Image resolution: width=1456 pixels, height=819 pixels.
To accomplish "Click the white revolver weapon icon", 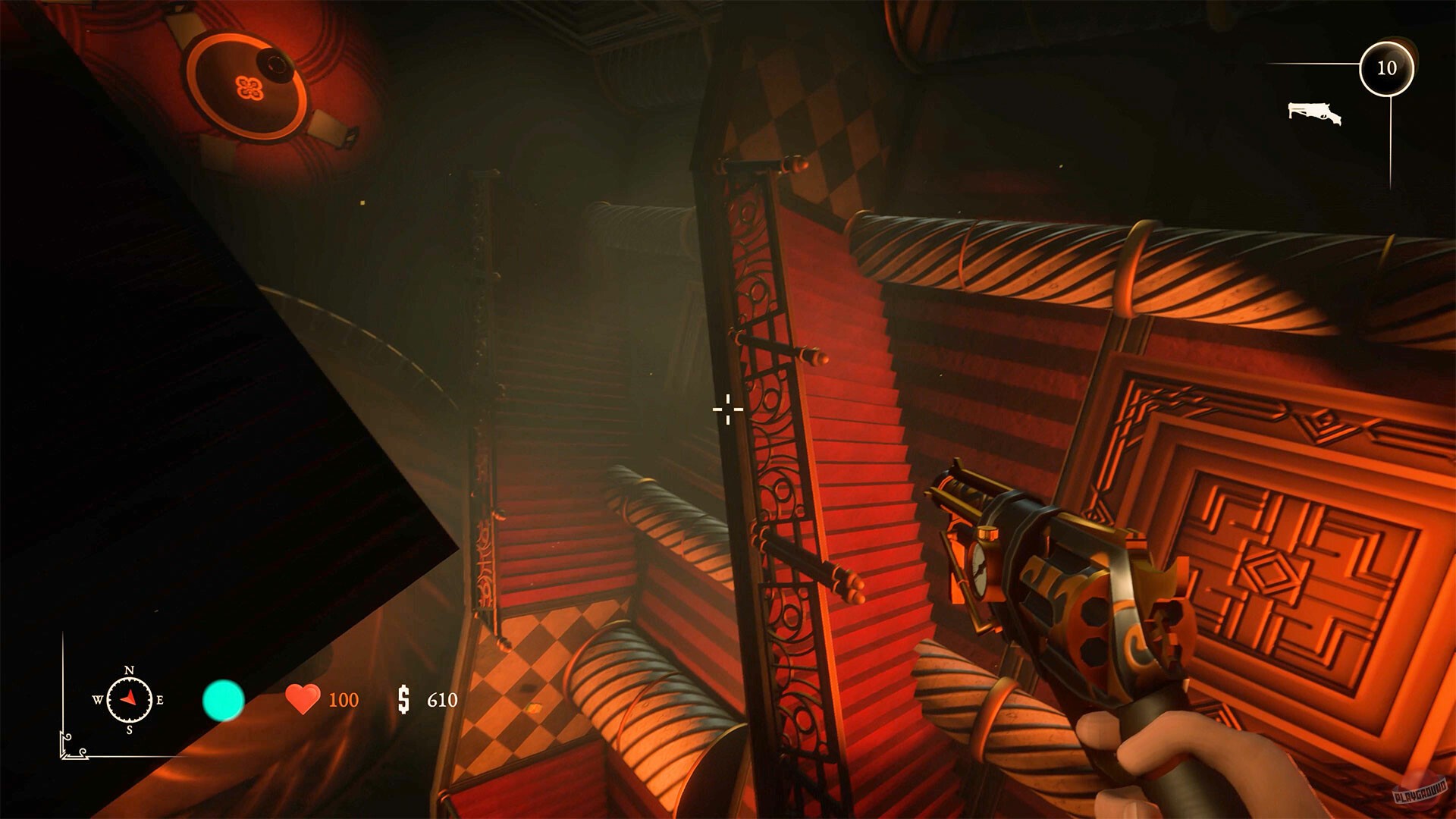I will click(x=1315, y=113).
